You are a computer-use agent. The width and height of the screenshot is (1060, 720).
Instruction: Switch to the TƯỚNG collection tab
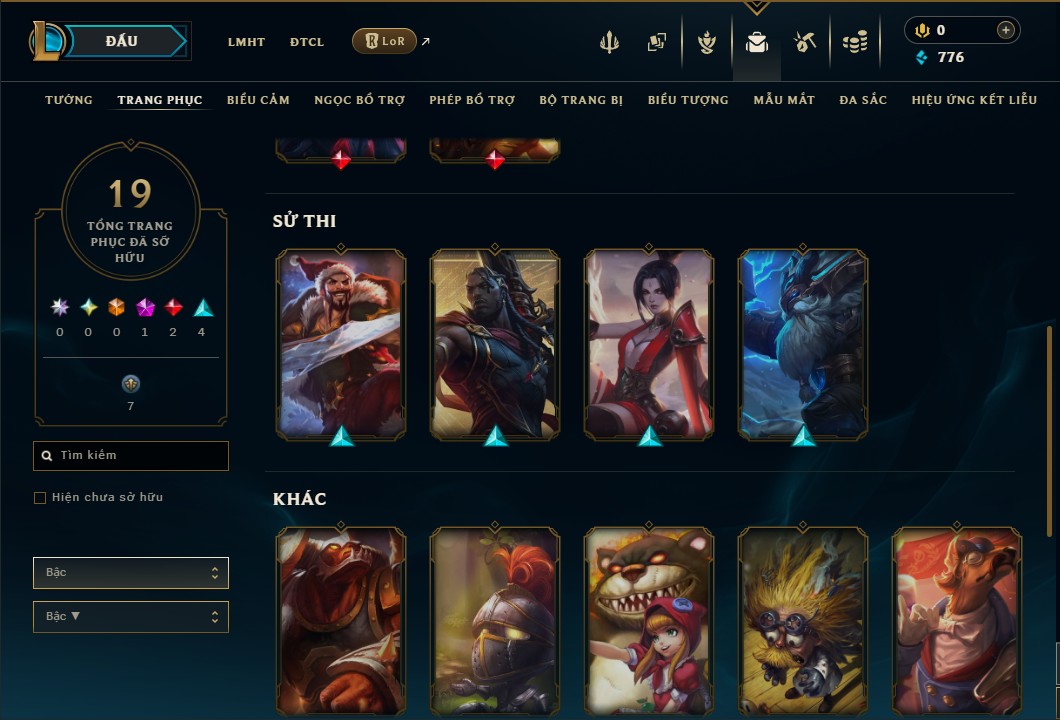[69, 100]
